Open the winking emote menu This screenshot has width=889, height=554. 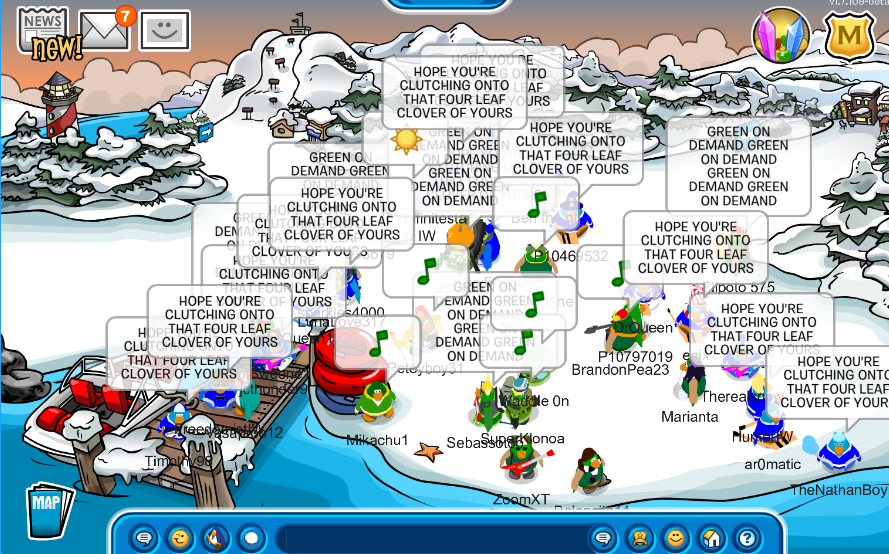click(x=179, y=537)
